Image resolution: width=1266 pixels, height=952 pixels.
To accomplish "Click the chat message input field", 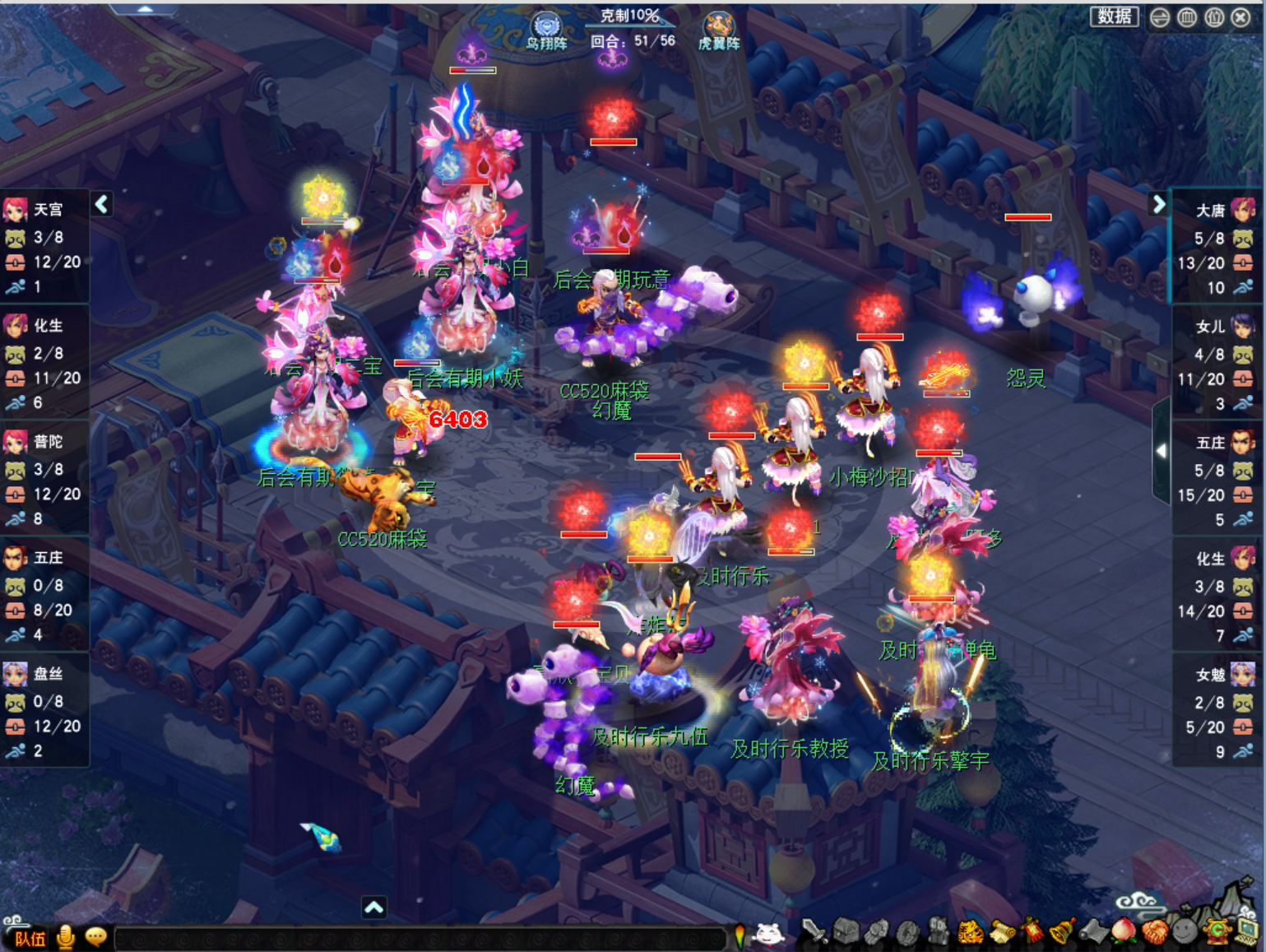I will (420, 937).
